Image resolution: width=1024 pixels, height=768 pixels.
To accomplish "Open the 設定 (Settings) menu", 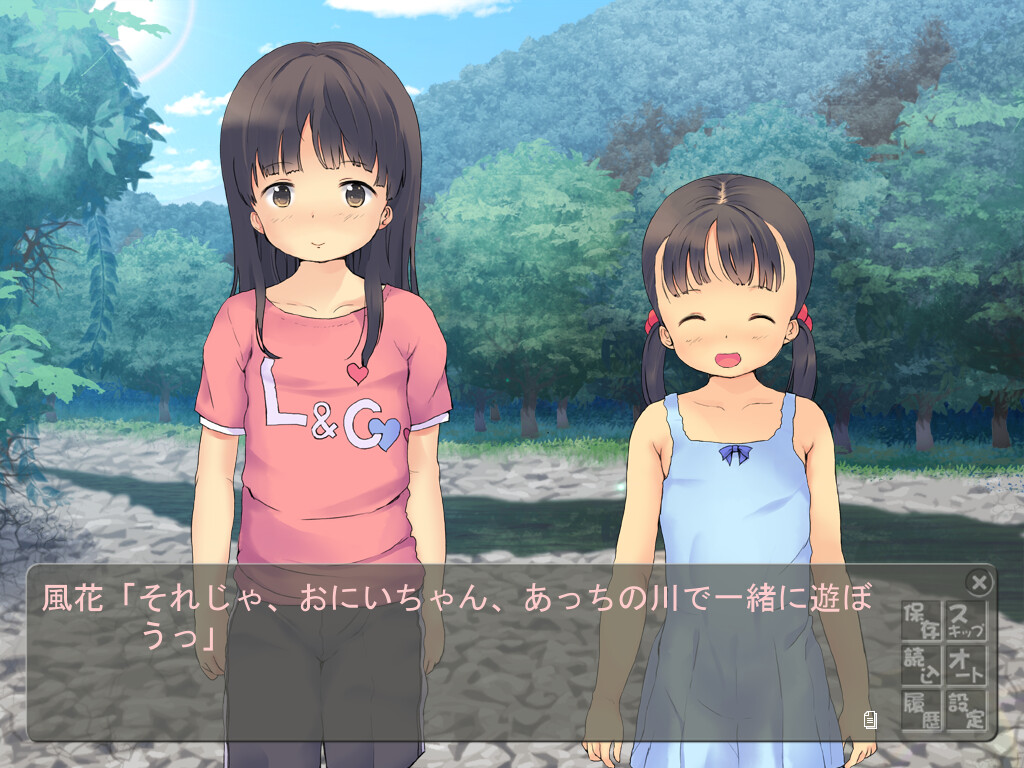I will click(965, 709).
